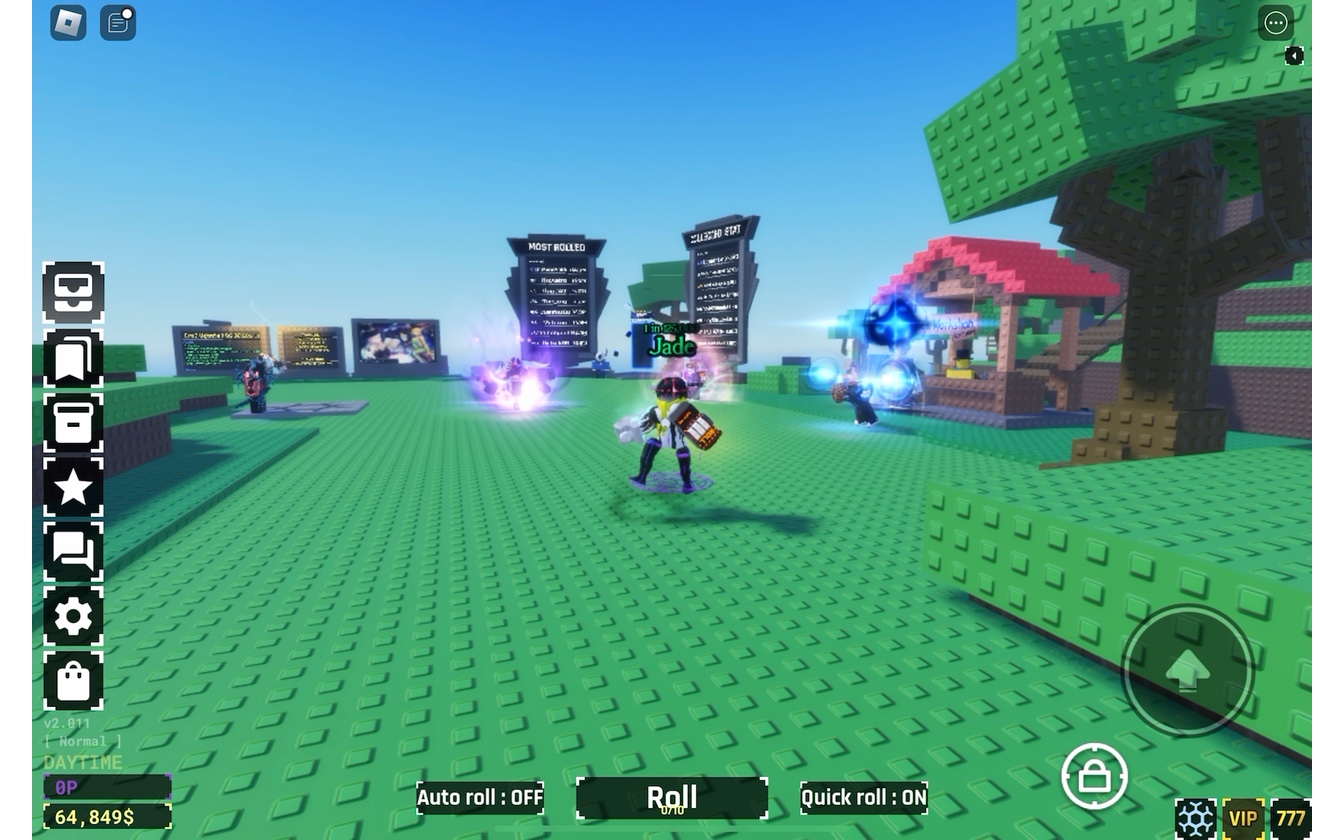Open the storage drawer icon menu
1344x840 pixels.
point(73,292)
